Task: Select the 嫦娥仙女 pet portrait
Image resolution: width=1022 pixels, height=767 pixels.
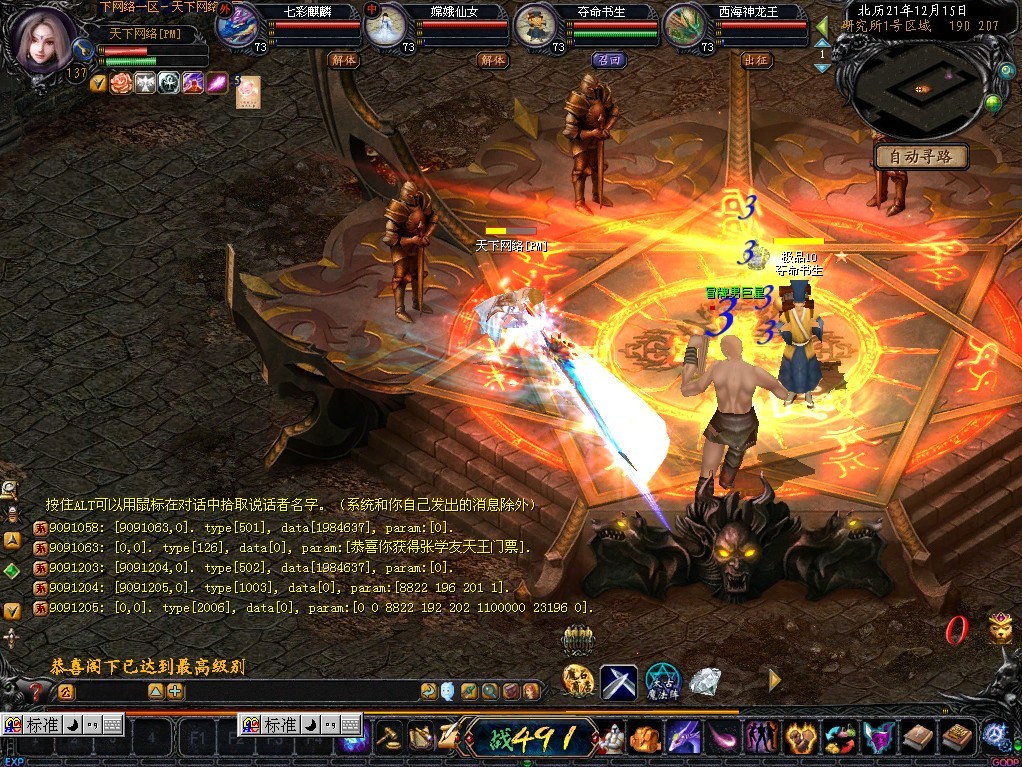Action: click(386, 27)
